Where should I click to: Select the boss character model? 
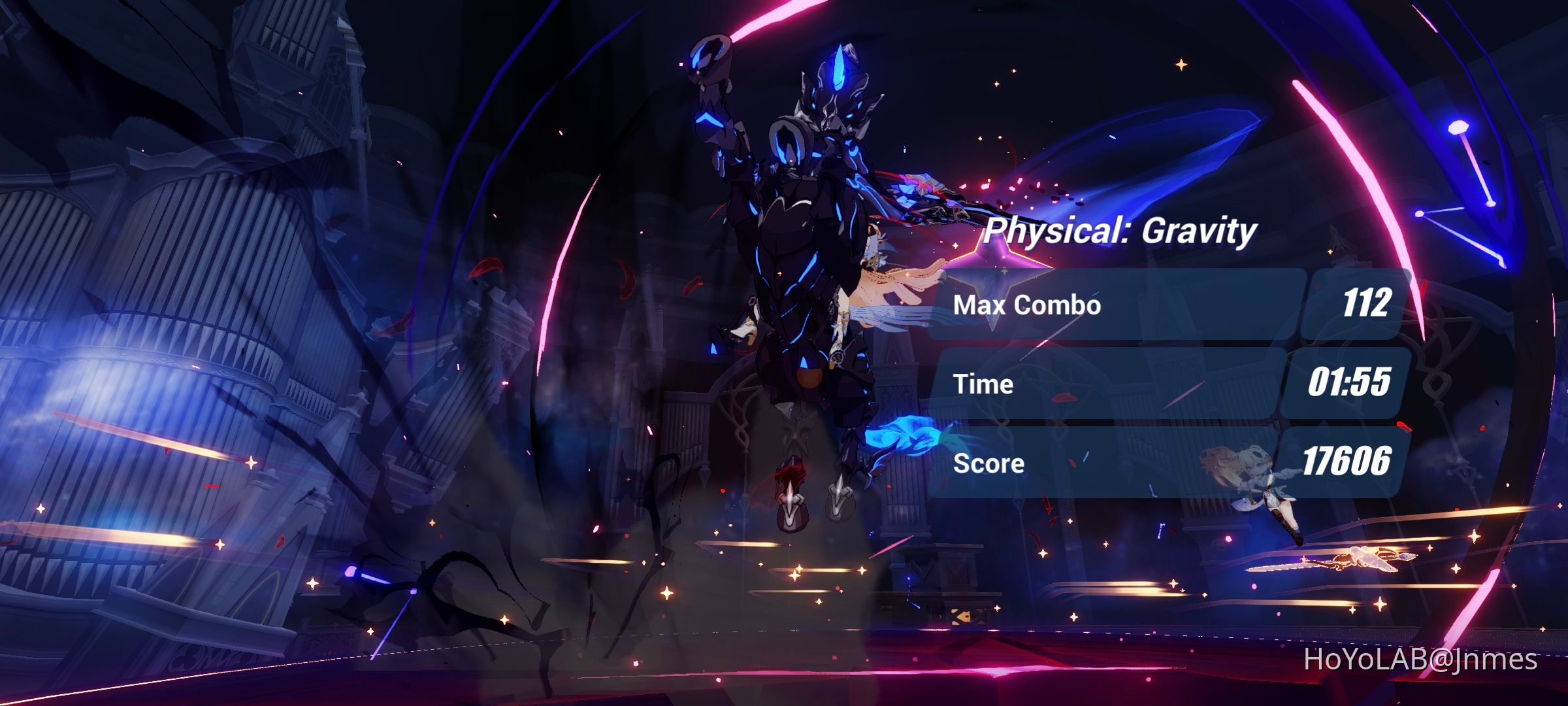click(804, 261)
